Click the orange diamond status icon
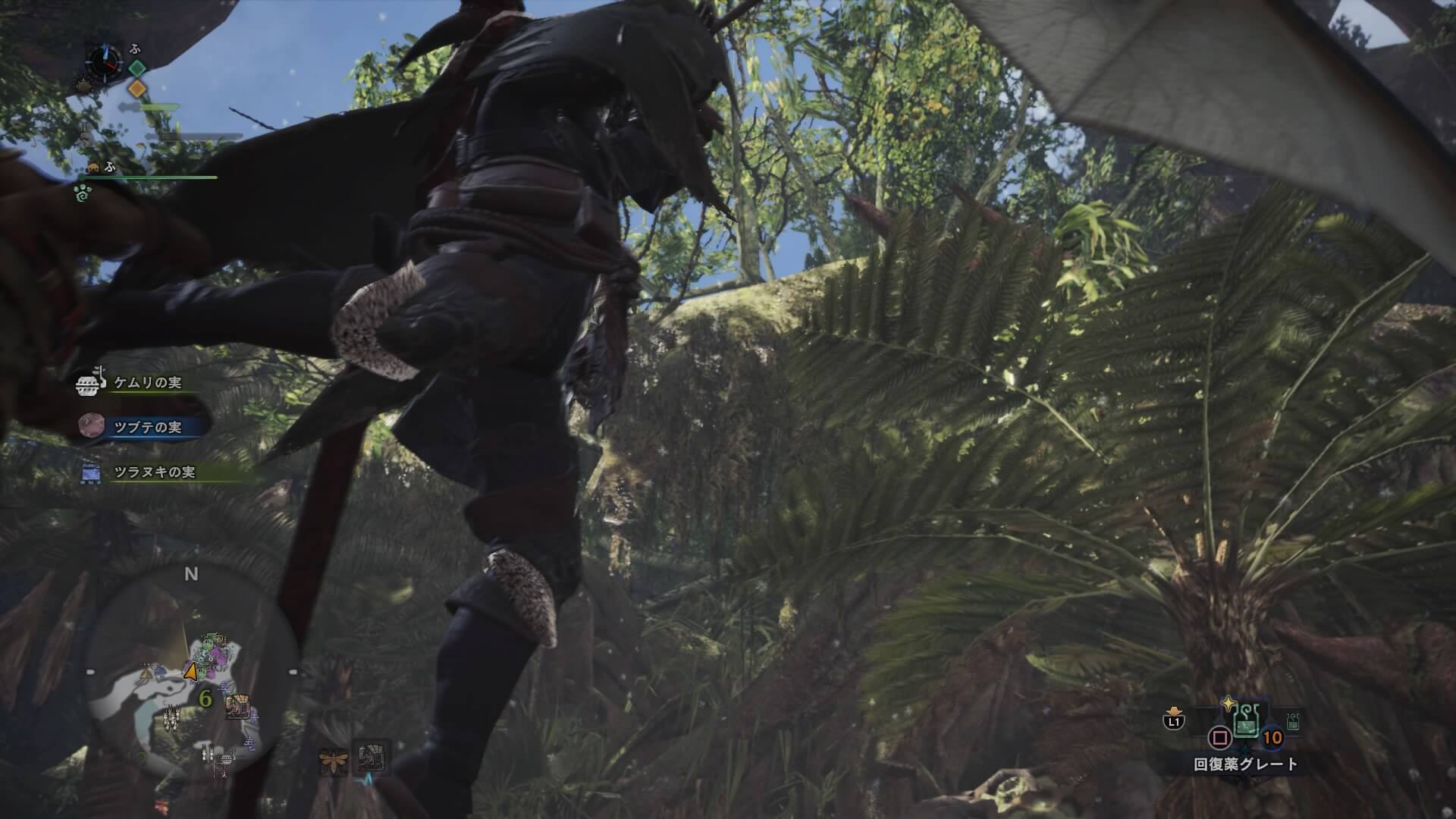This screenshot has height=819, width=1456. click(x=136, y=88)
